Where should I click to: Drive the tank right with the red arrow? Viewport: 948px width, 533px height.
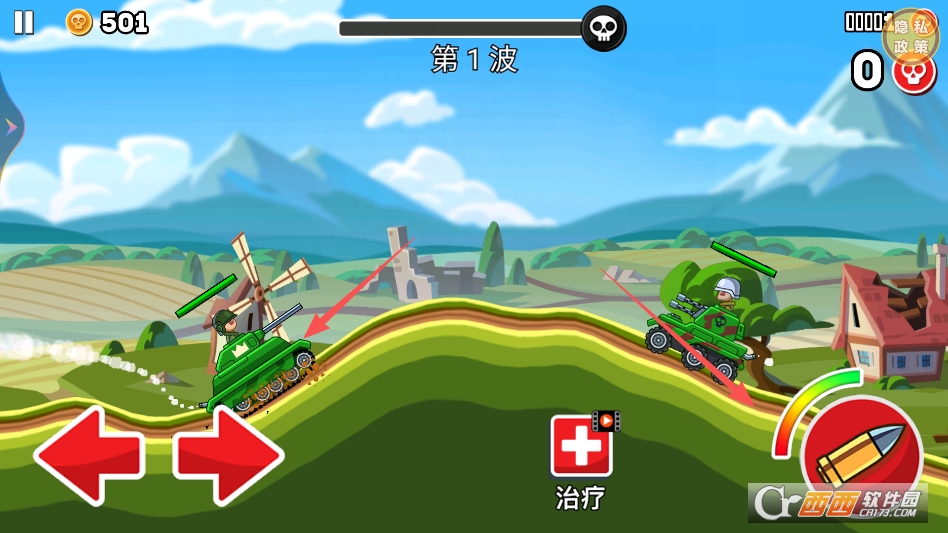click(229, 455)
